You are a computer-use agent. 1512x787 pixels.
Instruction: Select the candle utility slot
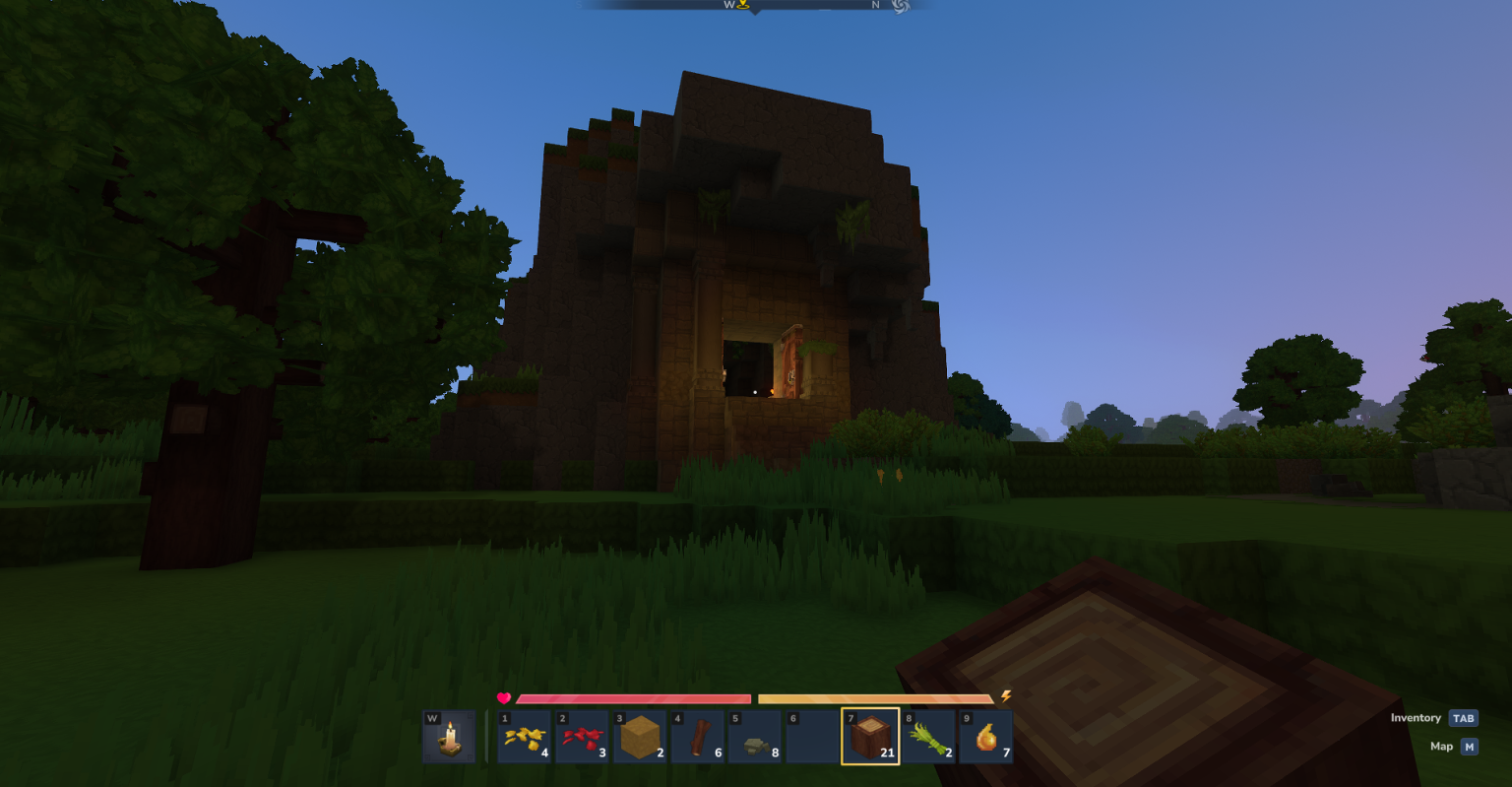(x=449, y=737)
